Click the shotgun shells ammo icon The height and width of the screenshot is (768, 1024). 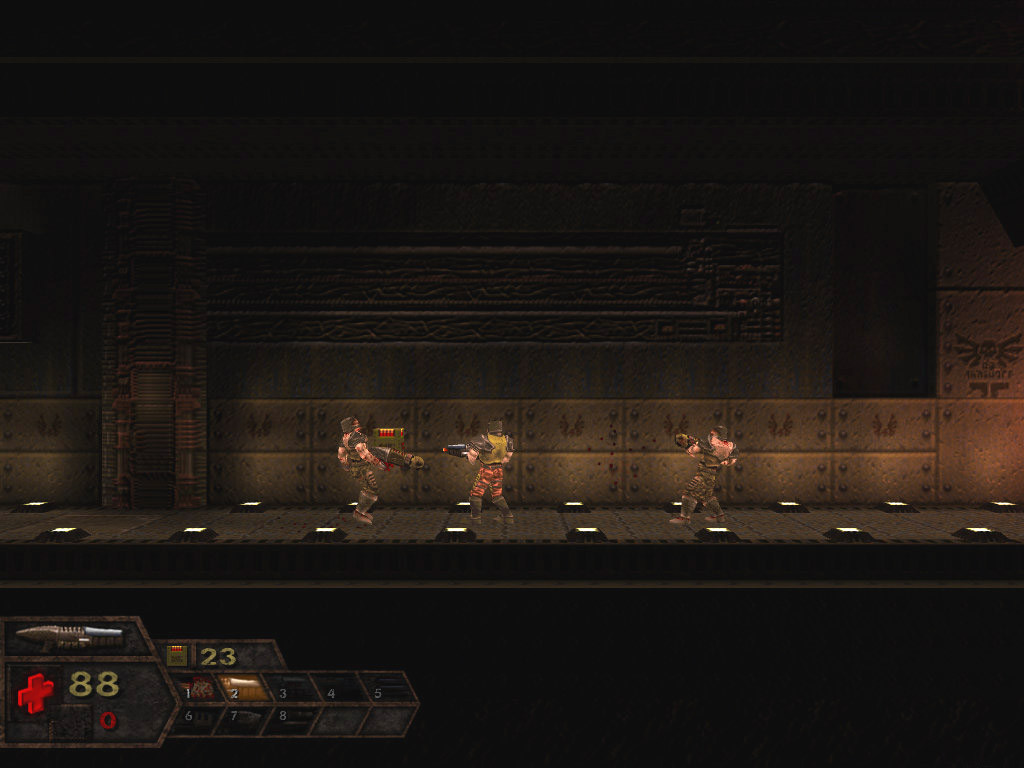(178, 656)
